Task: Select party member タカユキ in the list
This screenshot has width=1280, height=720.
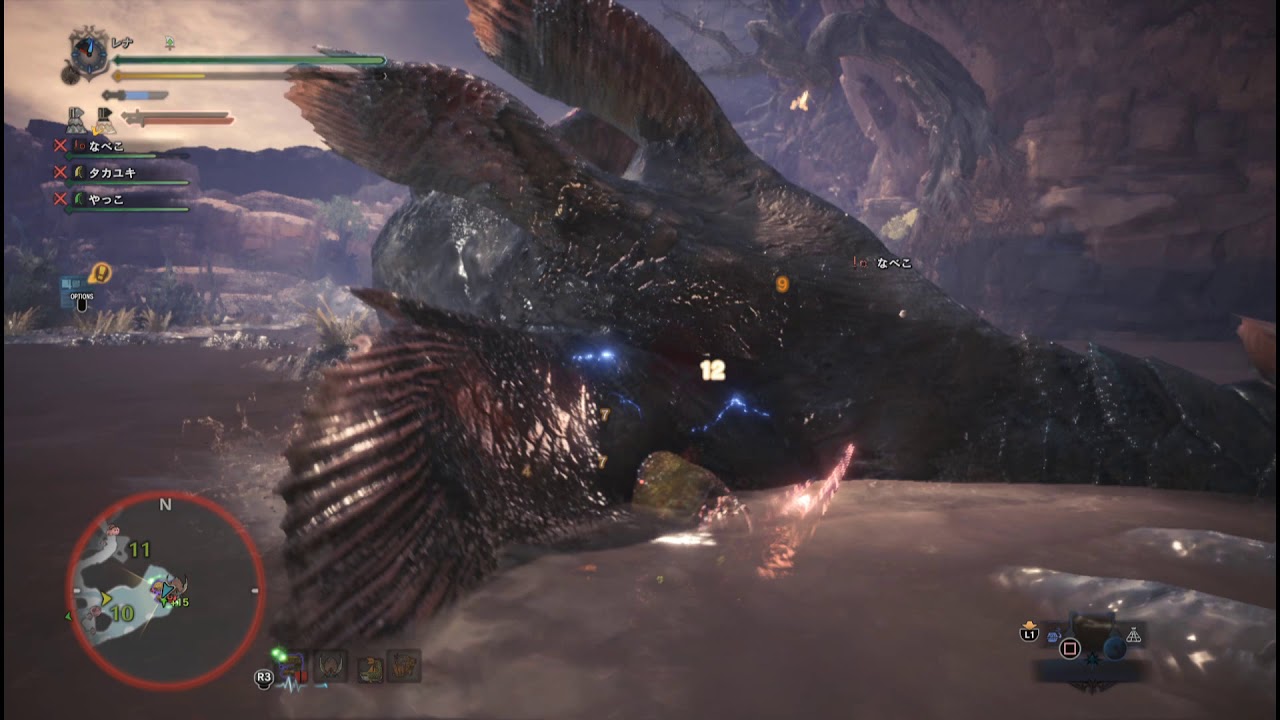Action: tap(111, 172)
